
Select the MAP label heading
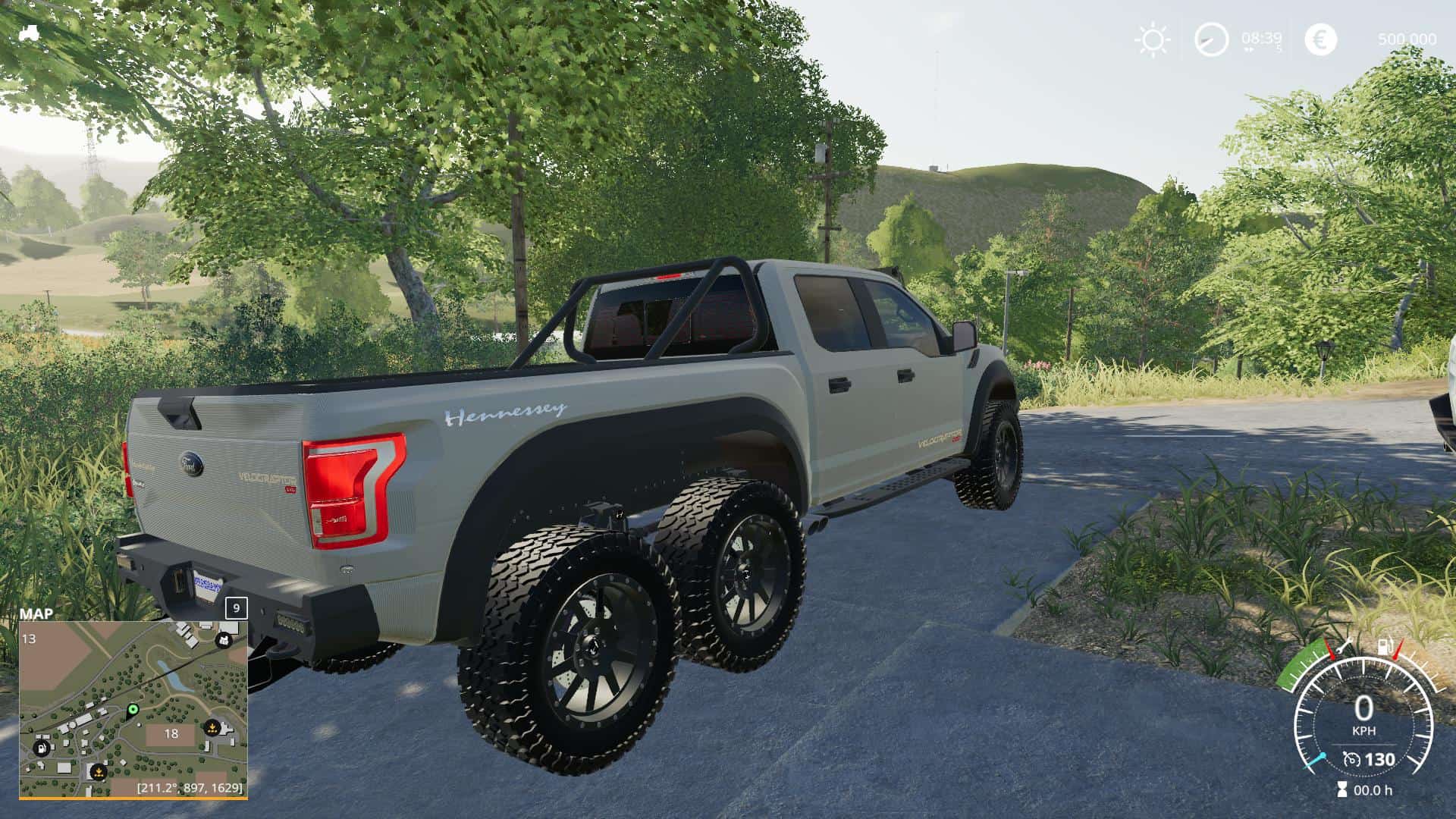tap(36, 612)
